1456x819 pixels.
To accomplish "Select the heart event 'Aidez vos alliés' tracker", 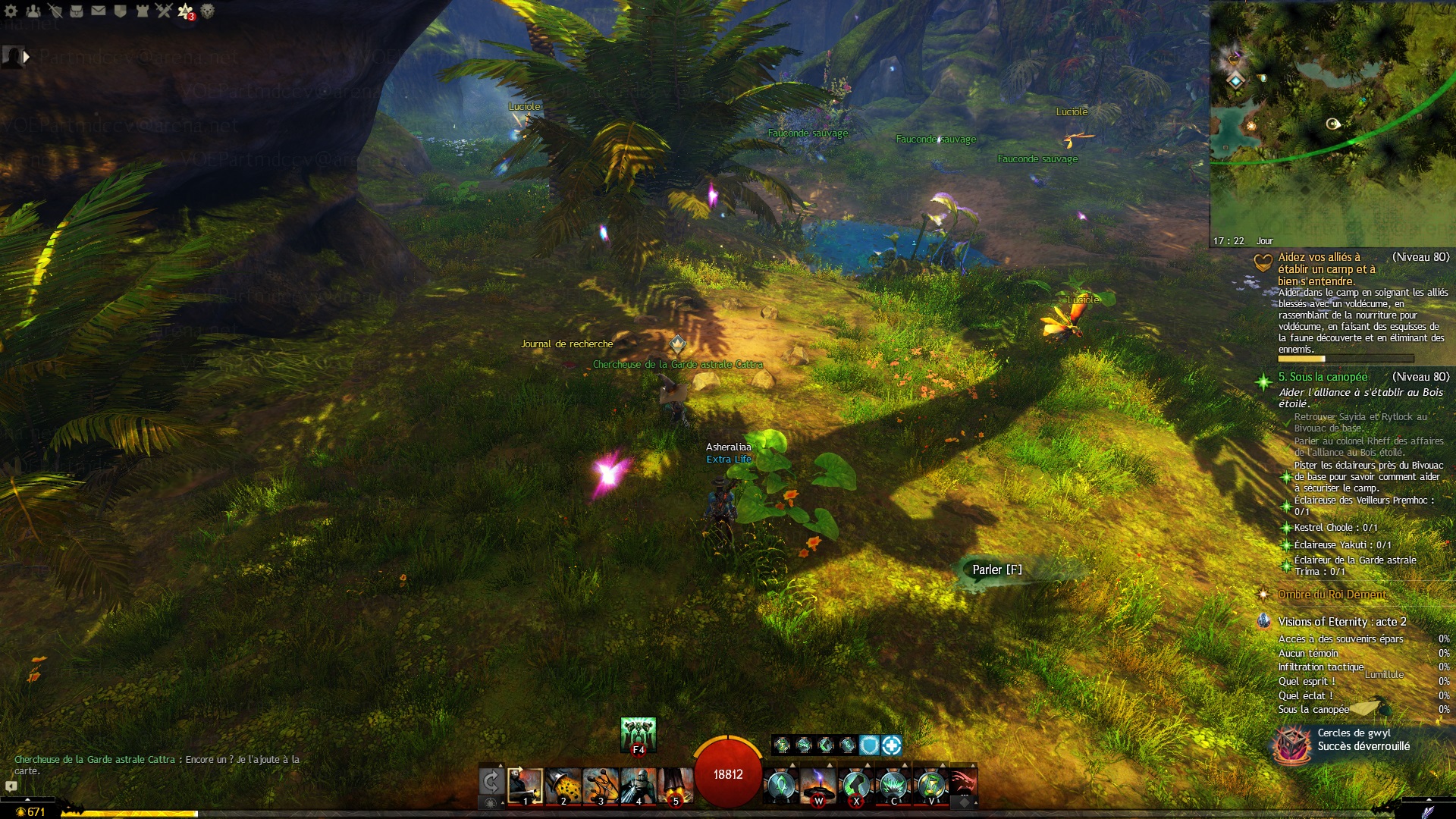I will pos(1326,268).
